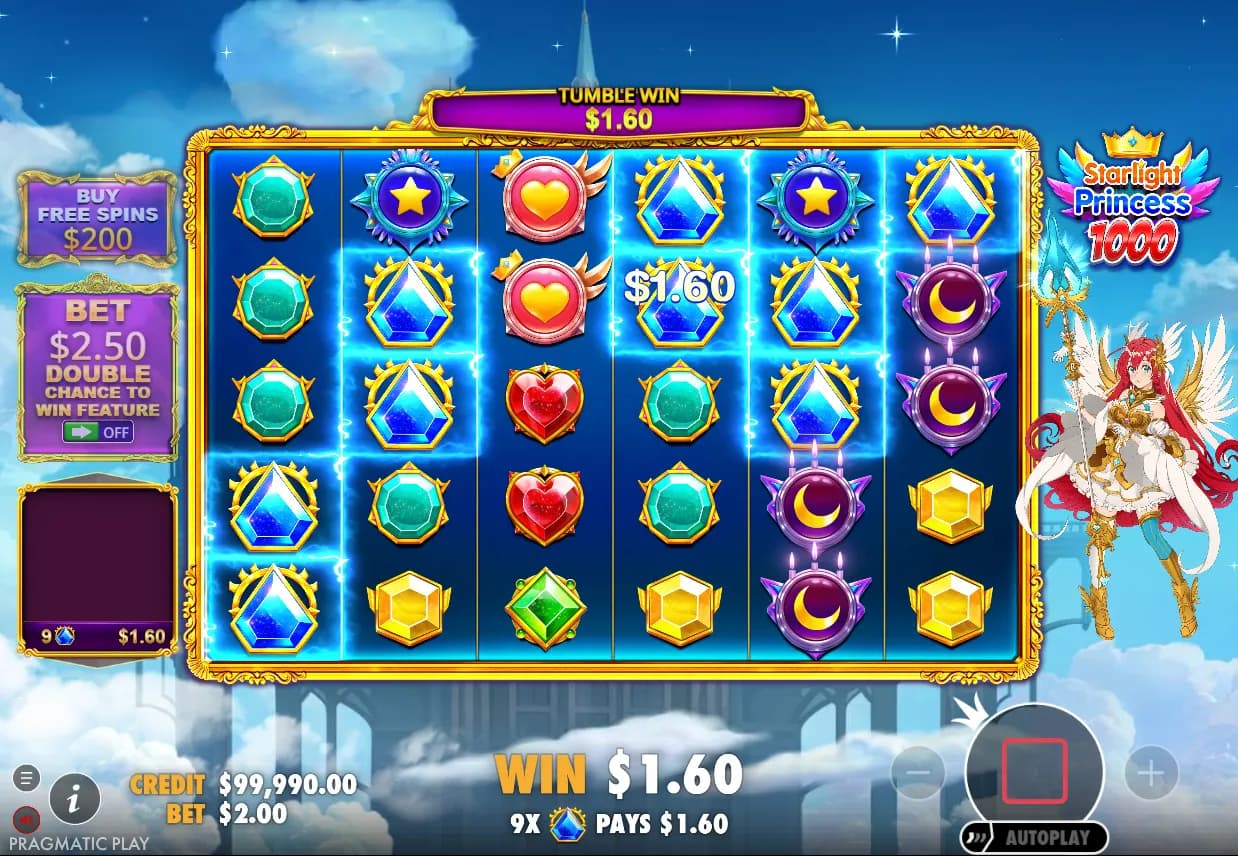
Task: Increase the bet with the plus button
Action: pyautogui.click(x=1151, y=773)
